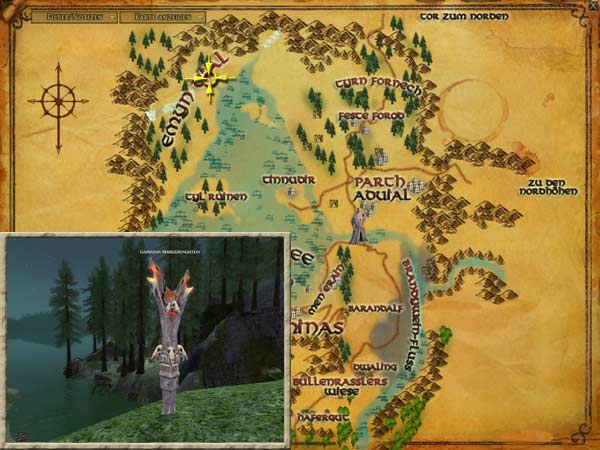Viewport: 600px width, 450px height.
Task: Select the Tor zum Norden map exit
Action: click(x=463, y=16)
